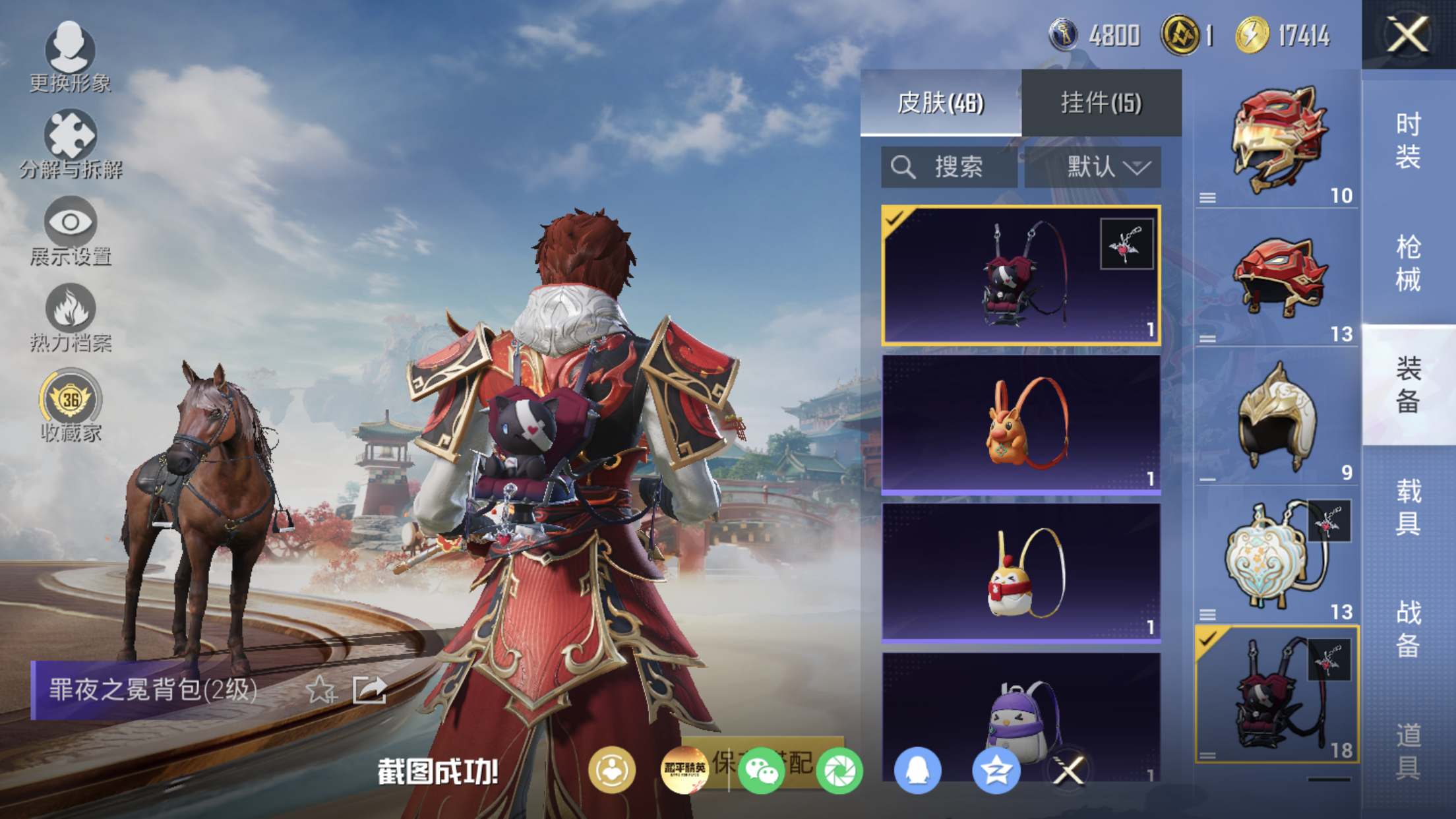Favorite the backpack with the star icon
The height and width of the screenshot is (819, 1456).
pyautogui.click(x=321, y=690)
